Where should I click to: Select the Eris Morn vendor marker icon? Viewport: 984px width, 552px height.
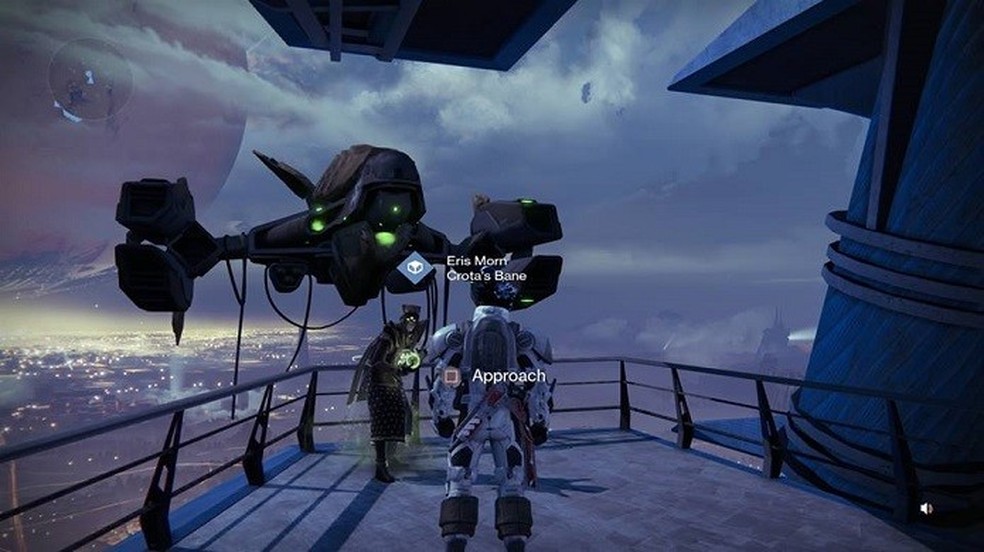pyautogui.click(x=415, y=268)
